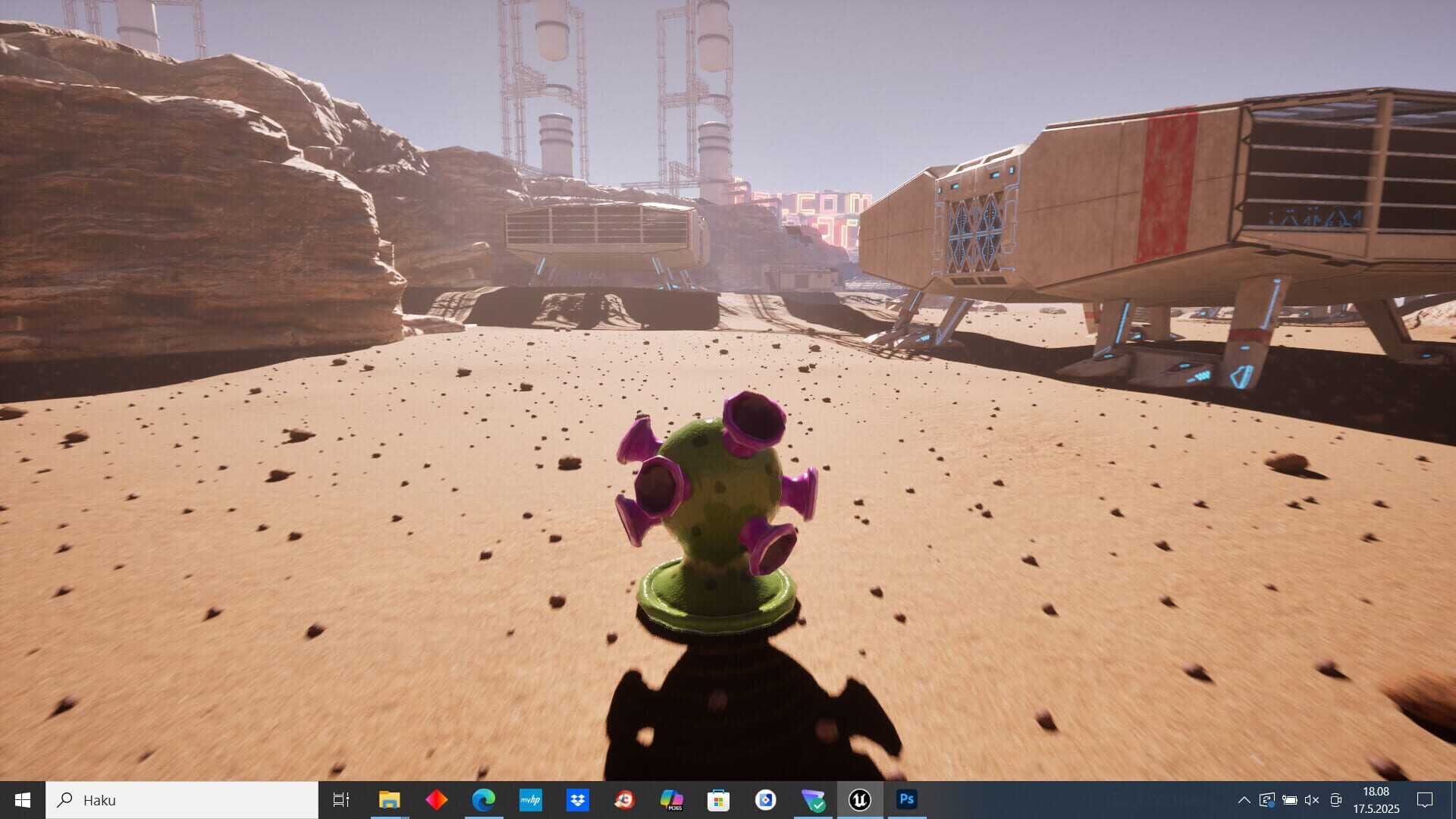Image resolution: width=1456 pixels, height=819 pixels.
Task: Open the red diamond gradient taskbar app
Action: point(436,799)
